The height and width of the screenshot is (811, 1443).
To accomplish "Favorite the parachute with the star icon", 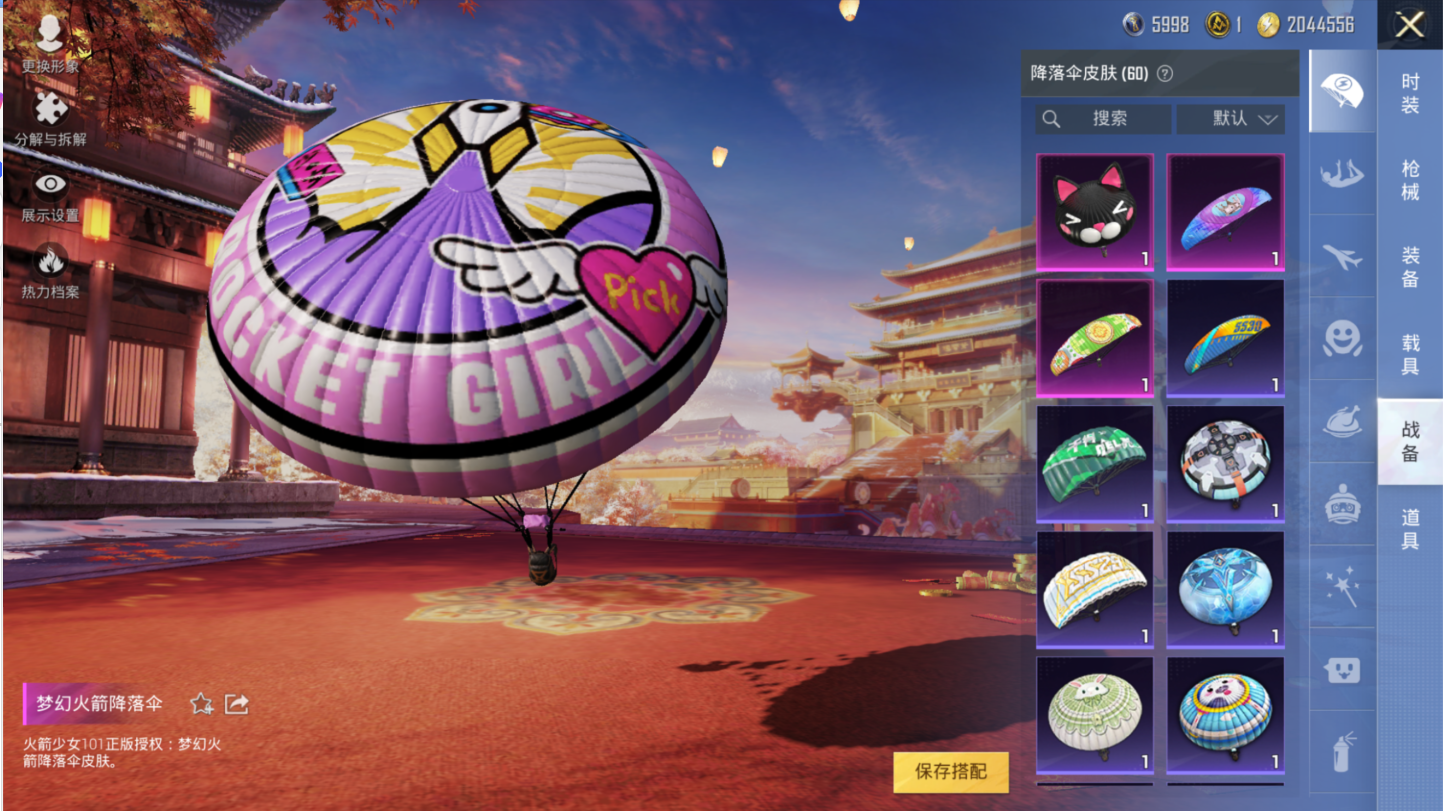I will coord(202,704).
